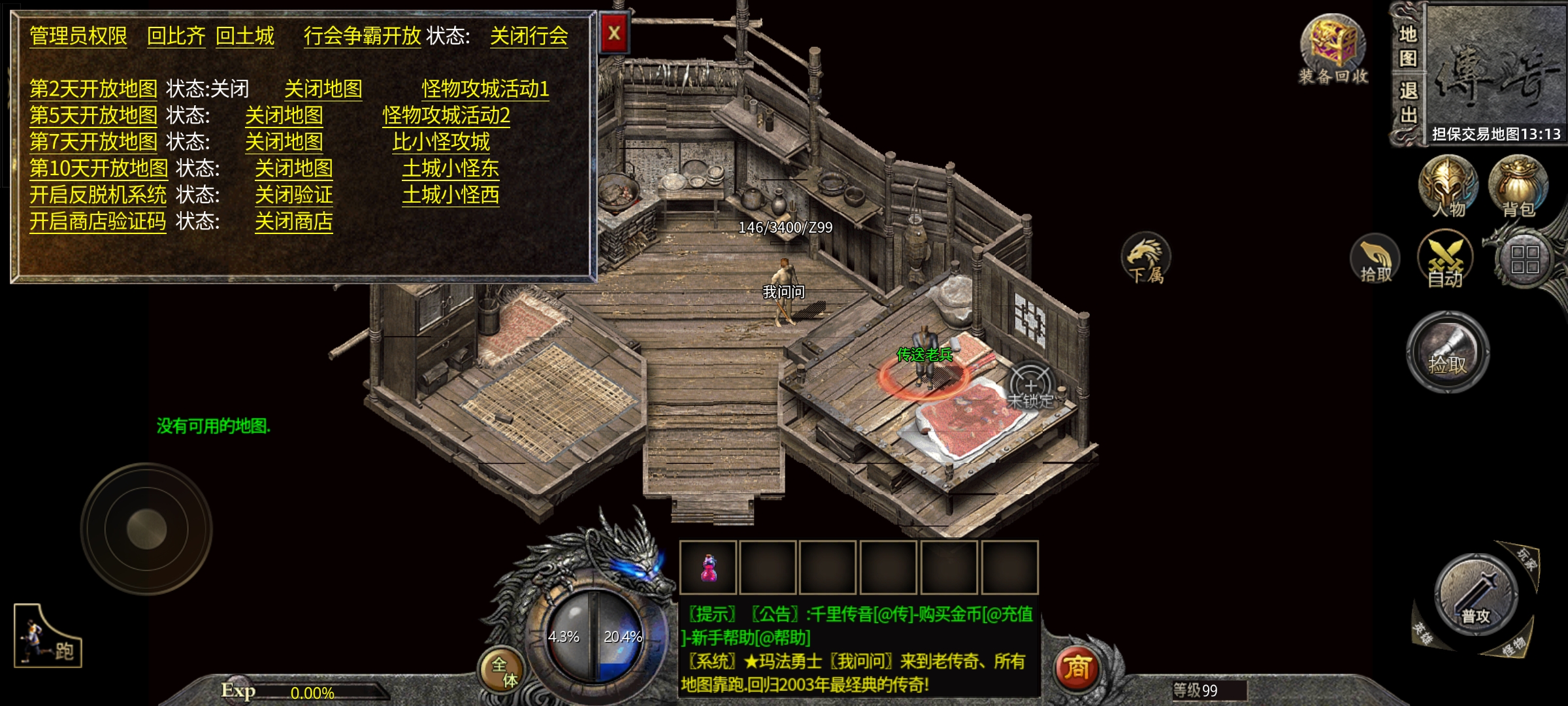This screenshot has height=706, width=1568.
Task: Open the red 商 shop button
Action: click(1077, 667)
